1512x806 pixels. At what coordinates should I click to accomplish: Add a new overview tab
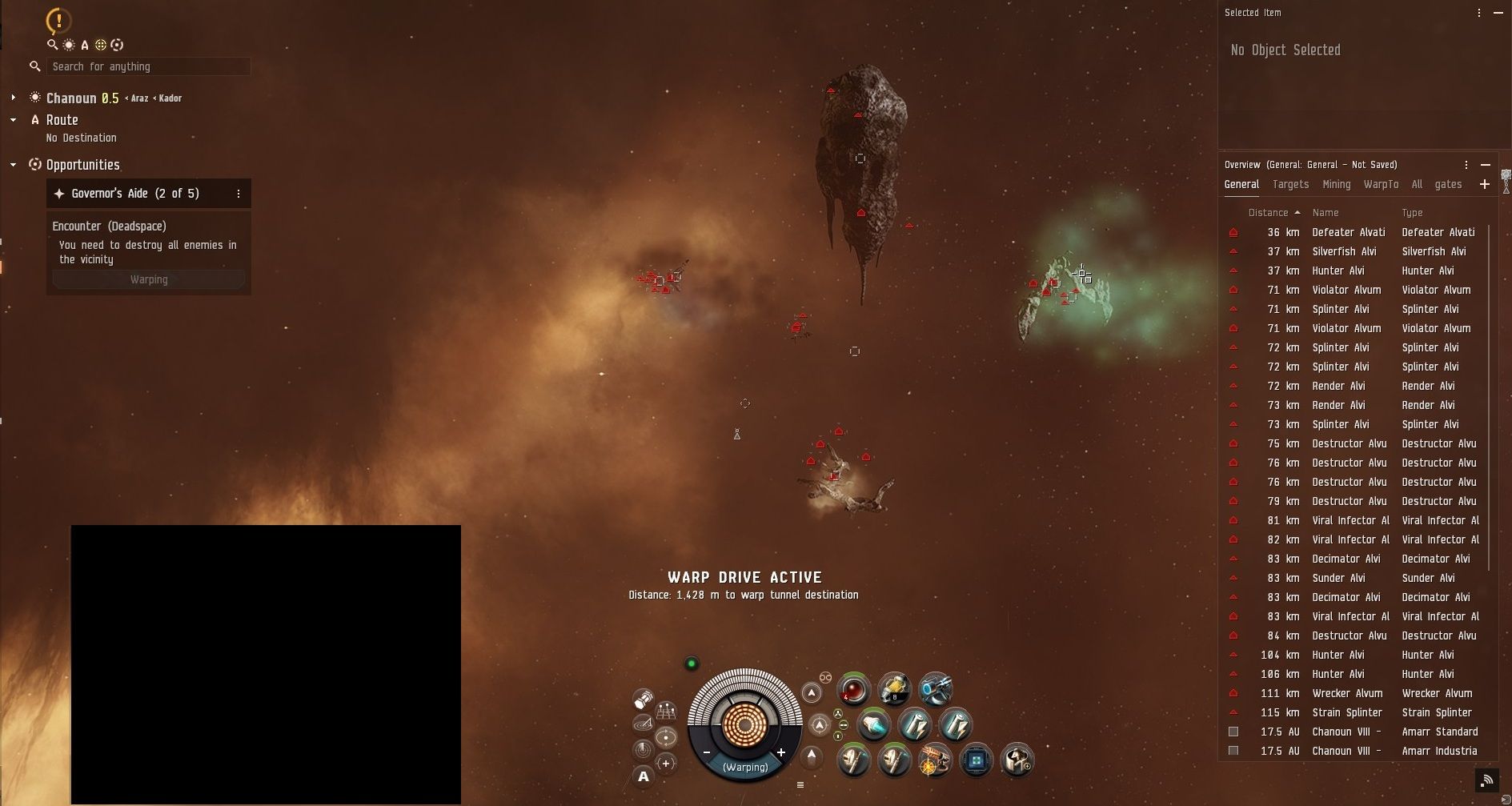[1484, 184]
